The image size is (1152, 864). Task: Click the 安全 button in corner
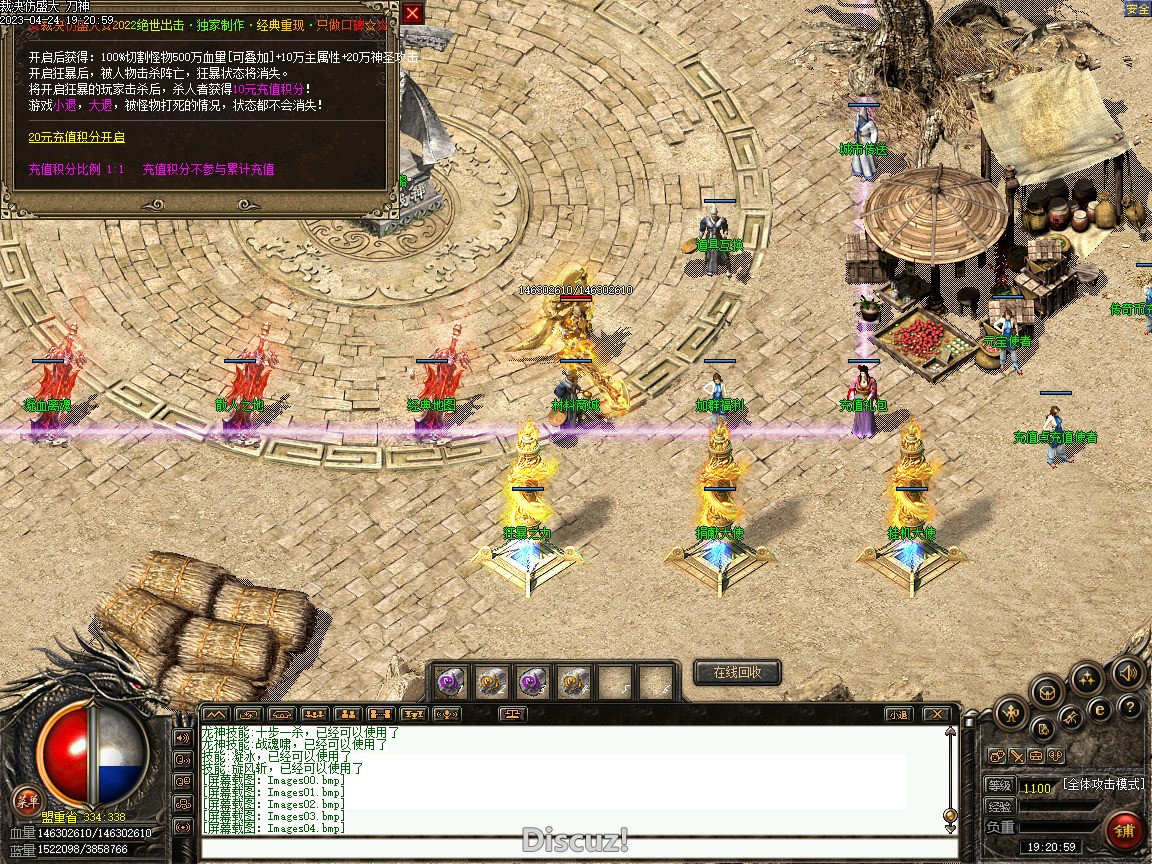1138,9
